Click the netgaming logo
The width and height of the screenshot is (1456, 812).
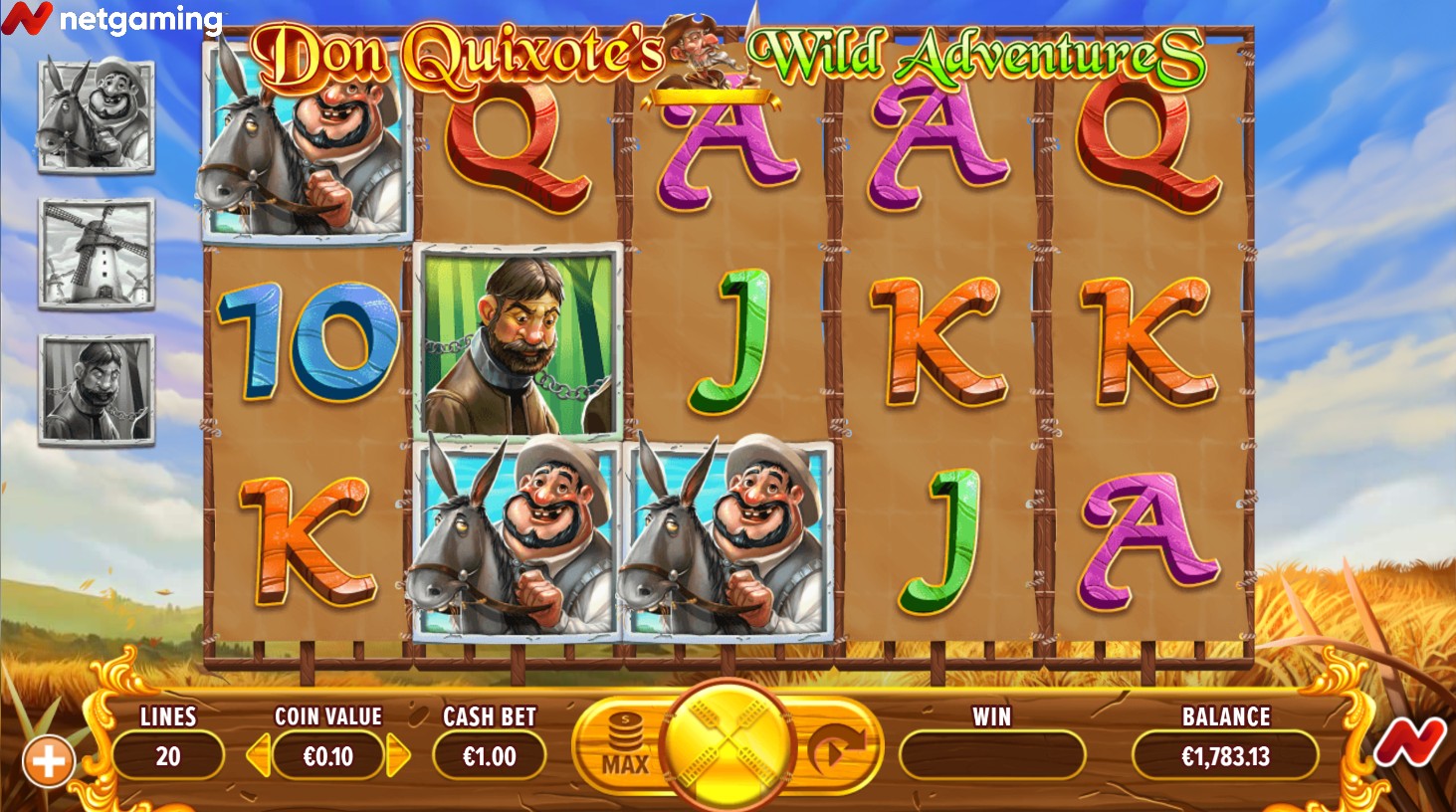[111, 18]
